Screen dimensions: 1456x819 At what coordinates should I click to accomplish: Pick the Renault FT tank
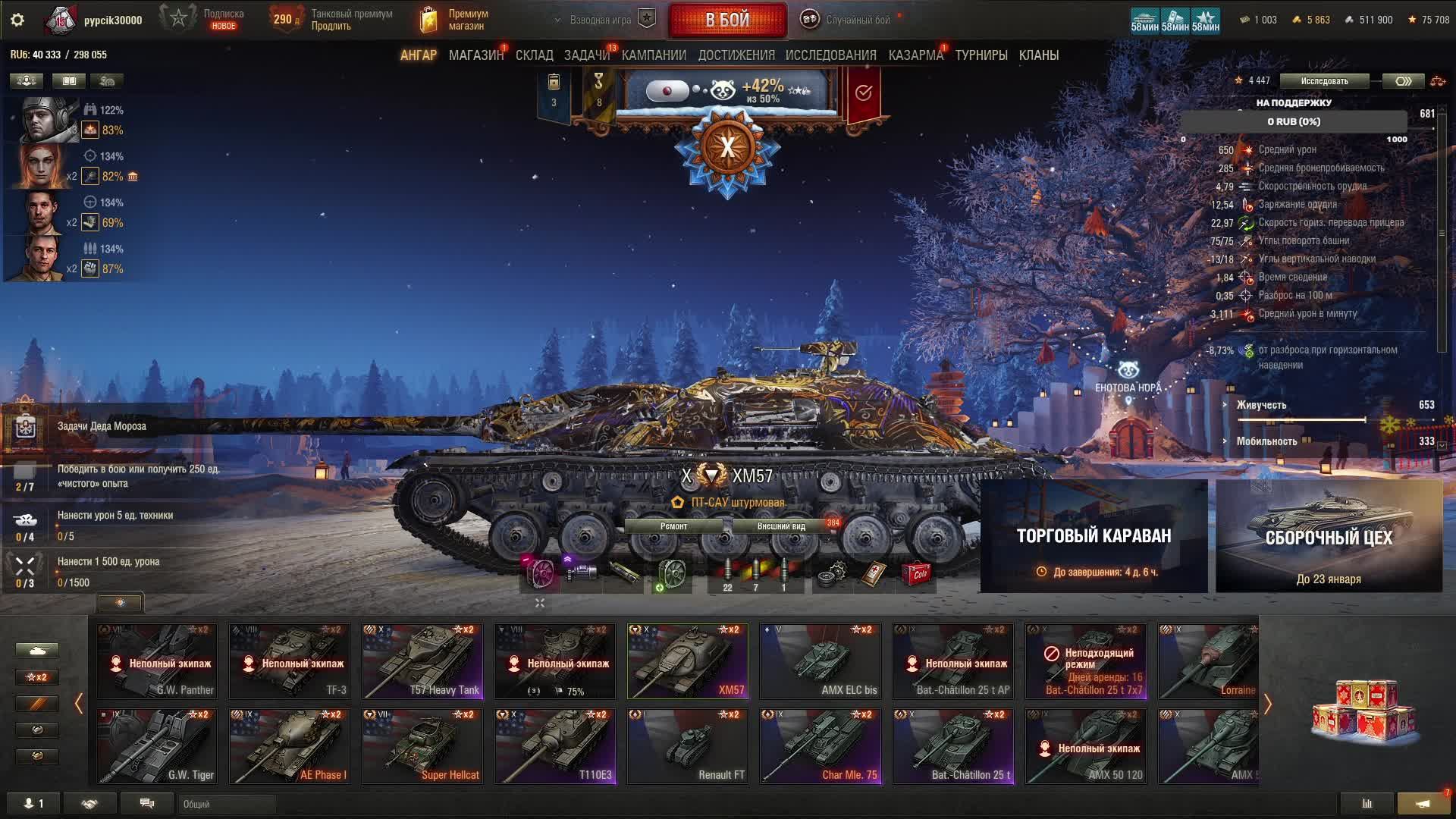tap(687, 745)
